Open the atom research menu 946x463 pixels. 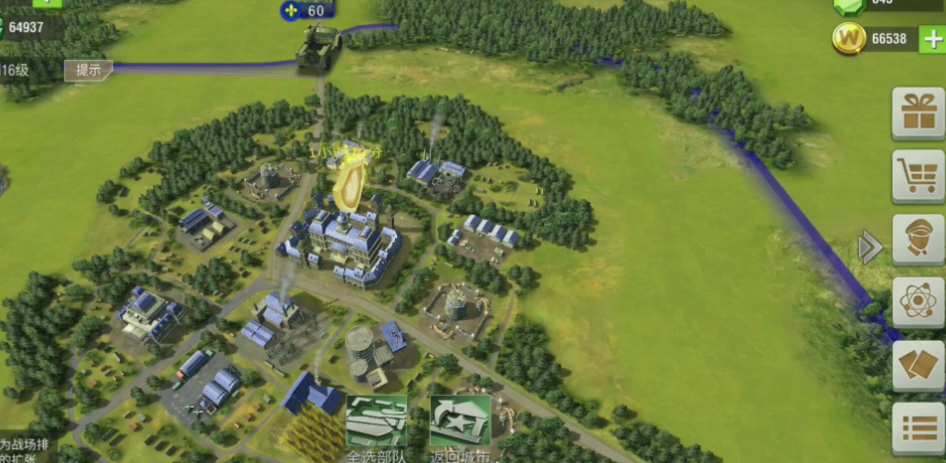pos(917,302)
